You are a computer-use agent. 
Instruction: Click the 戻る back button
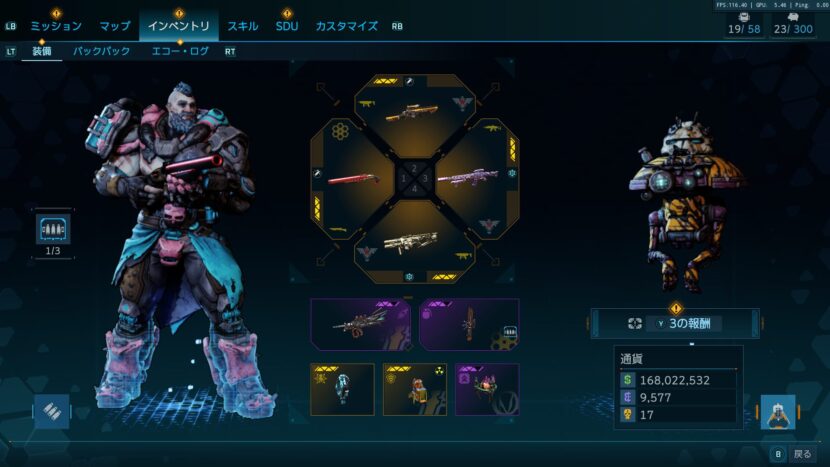pos(794,453)
